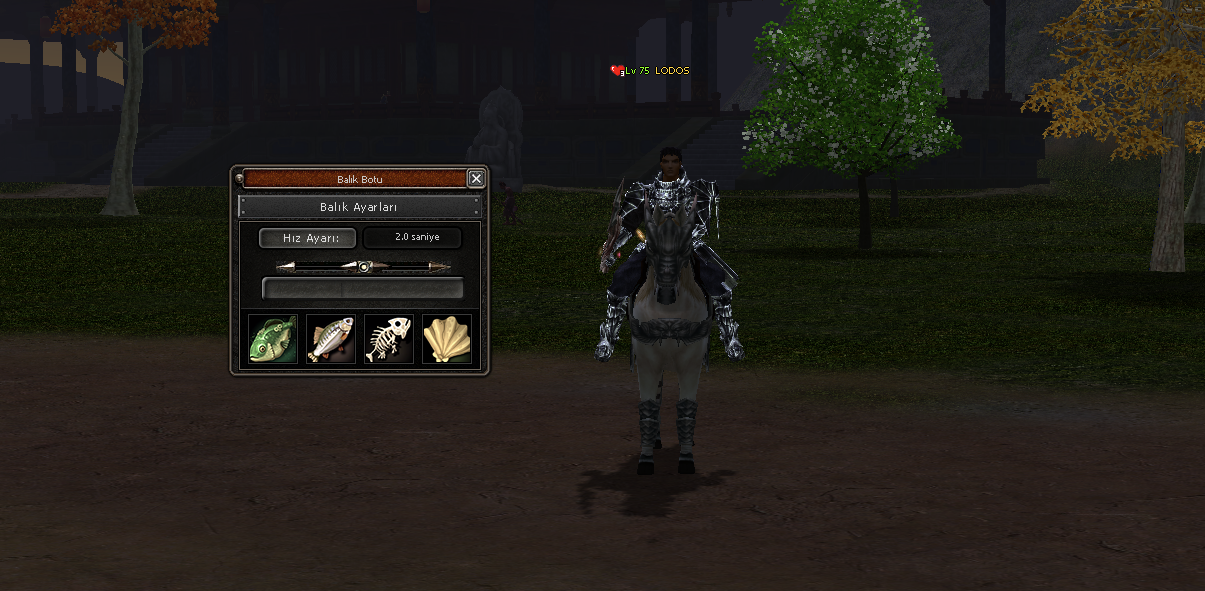
Task: Click the Balık Ayarları header button
Action: (360, 207)
